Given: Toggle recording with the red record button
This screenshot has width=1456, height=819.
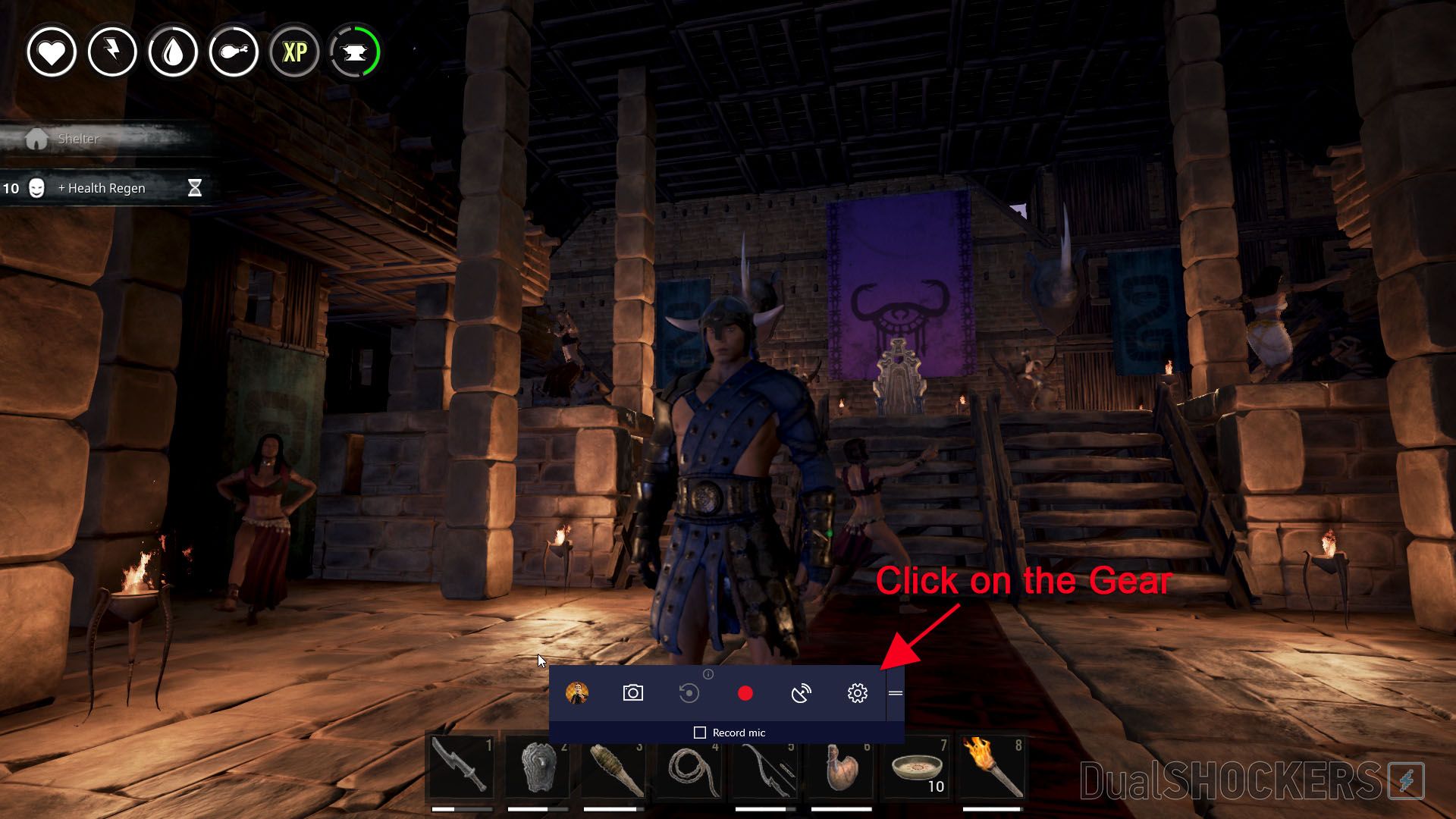Looking at the screenshot, I should coord(745,692).
